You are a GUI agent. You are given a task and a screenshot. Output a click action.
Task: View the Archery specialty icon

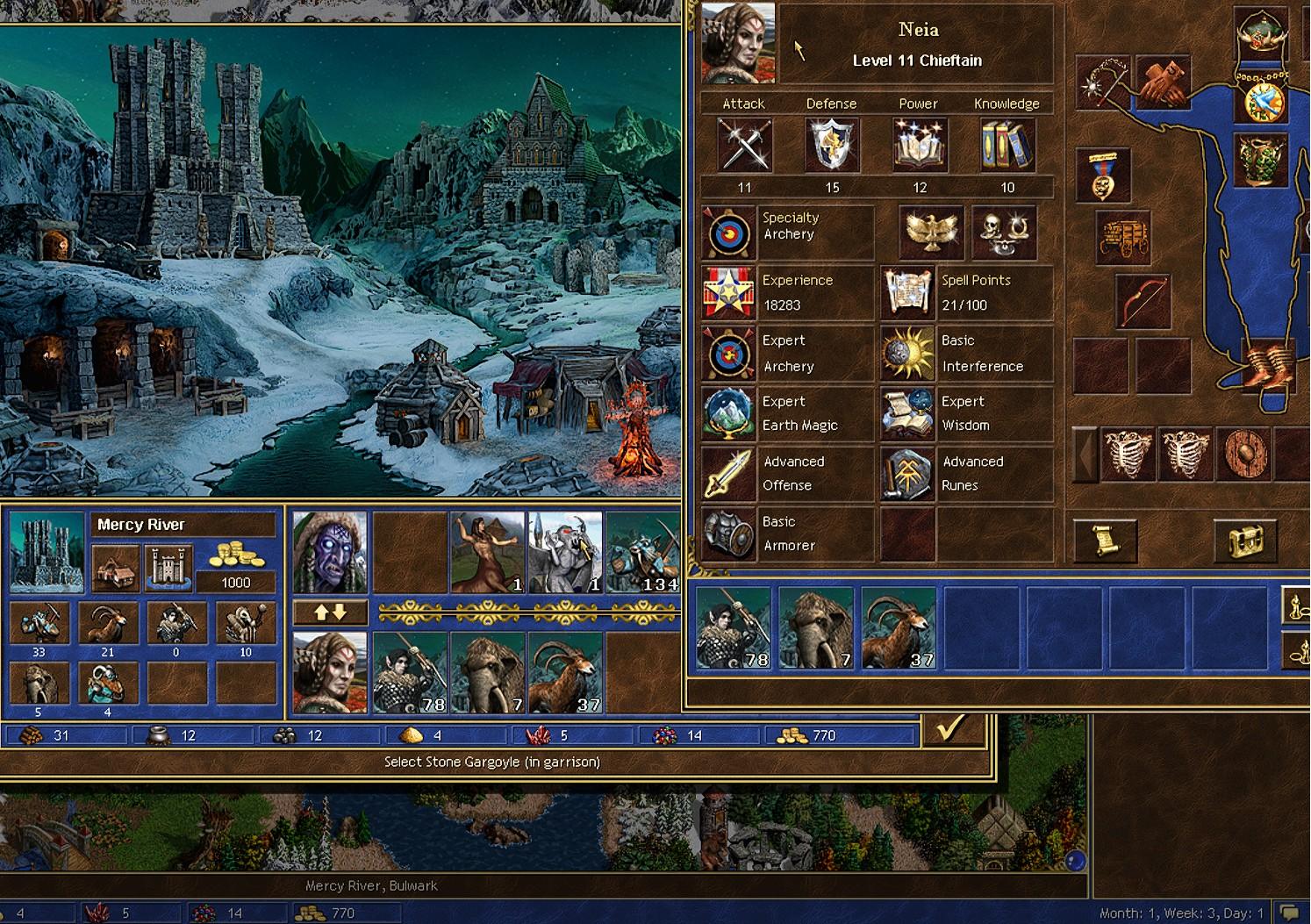click(728, 233)
